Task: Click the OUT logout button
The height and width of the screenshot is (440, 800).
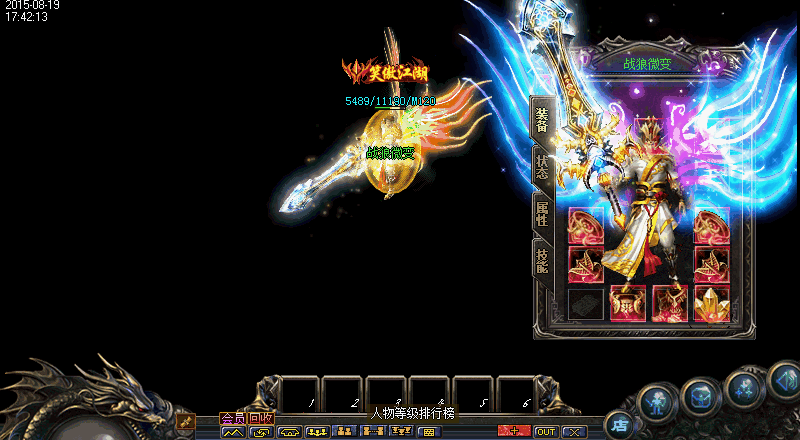Action: (x=546, y=432)
